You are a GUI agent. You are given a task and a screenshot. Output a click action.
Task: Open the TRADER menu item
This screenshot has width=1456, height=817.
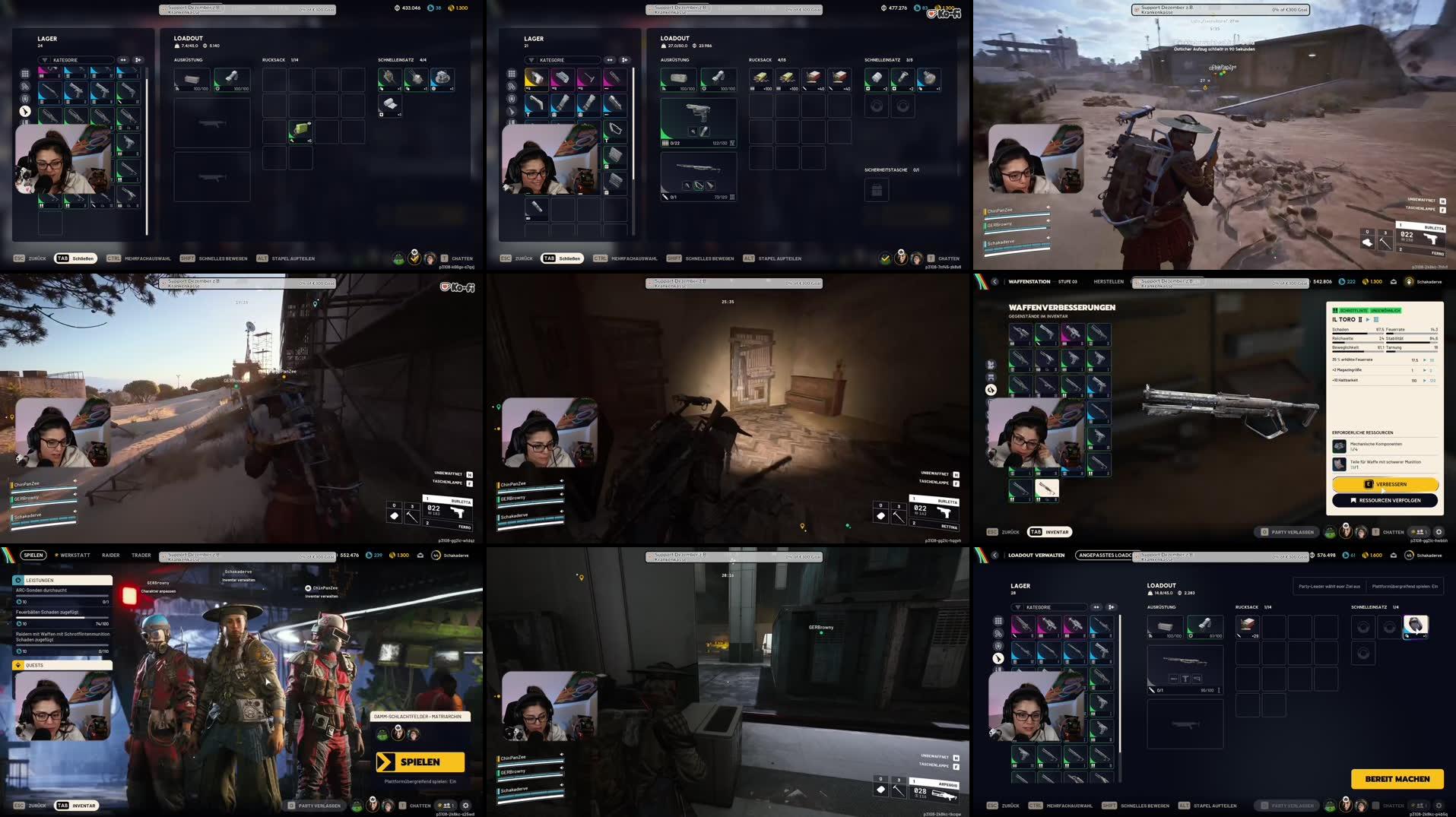(141, 555)
